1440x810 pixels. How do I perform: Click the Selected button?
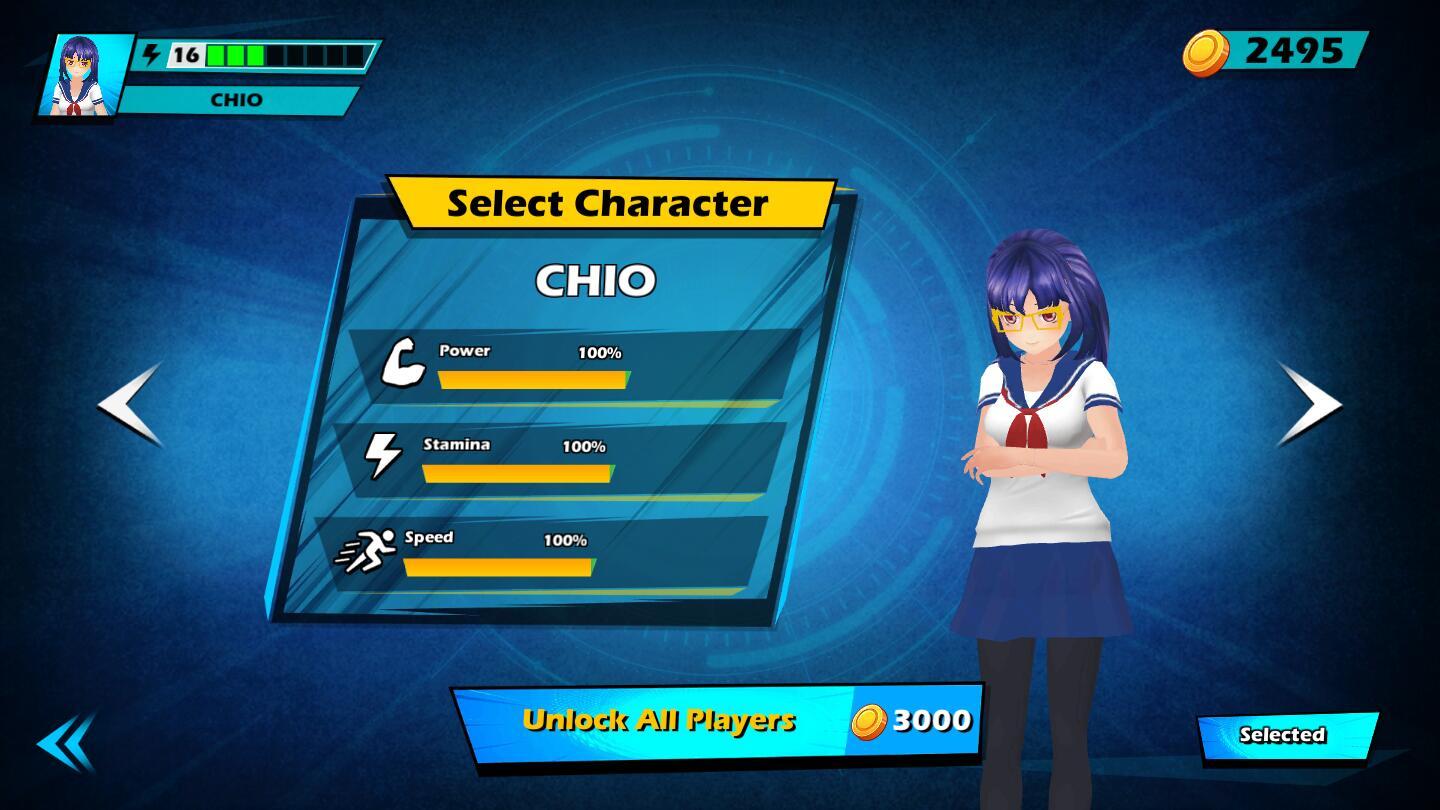pyautogui.click(x=1286, y=736)
